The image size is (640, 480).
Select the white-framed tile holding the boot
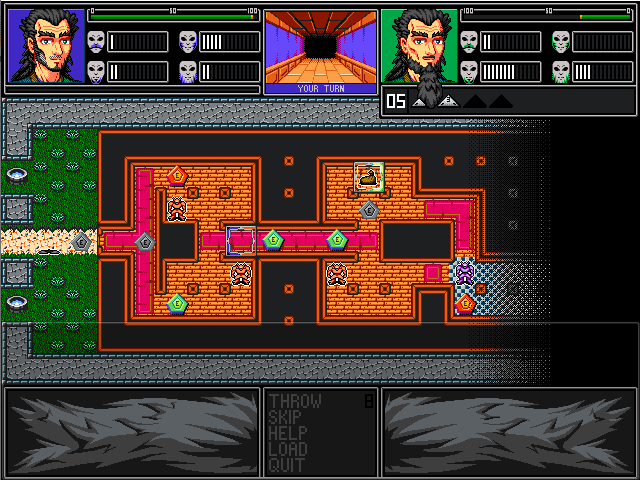[x=369, y=177]
